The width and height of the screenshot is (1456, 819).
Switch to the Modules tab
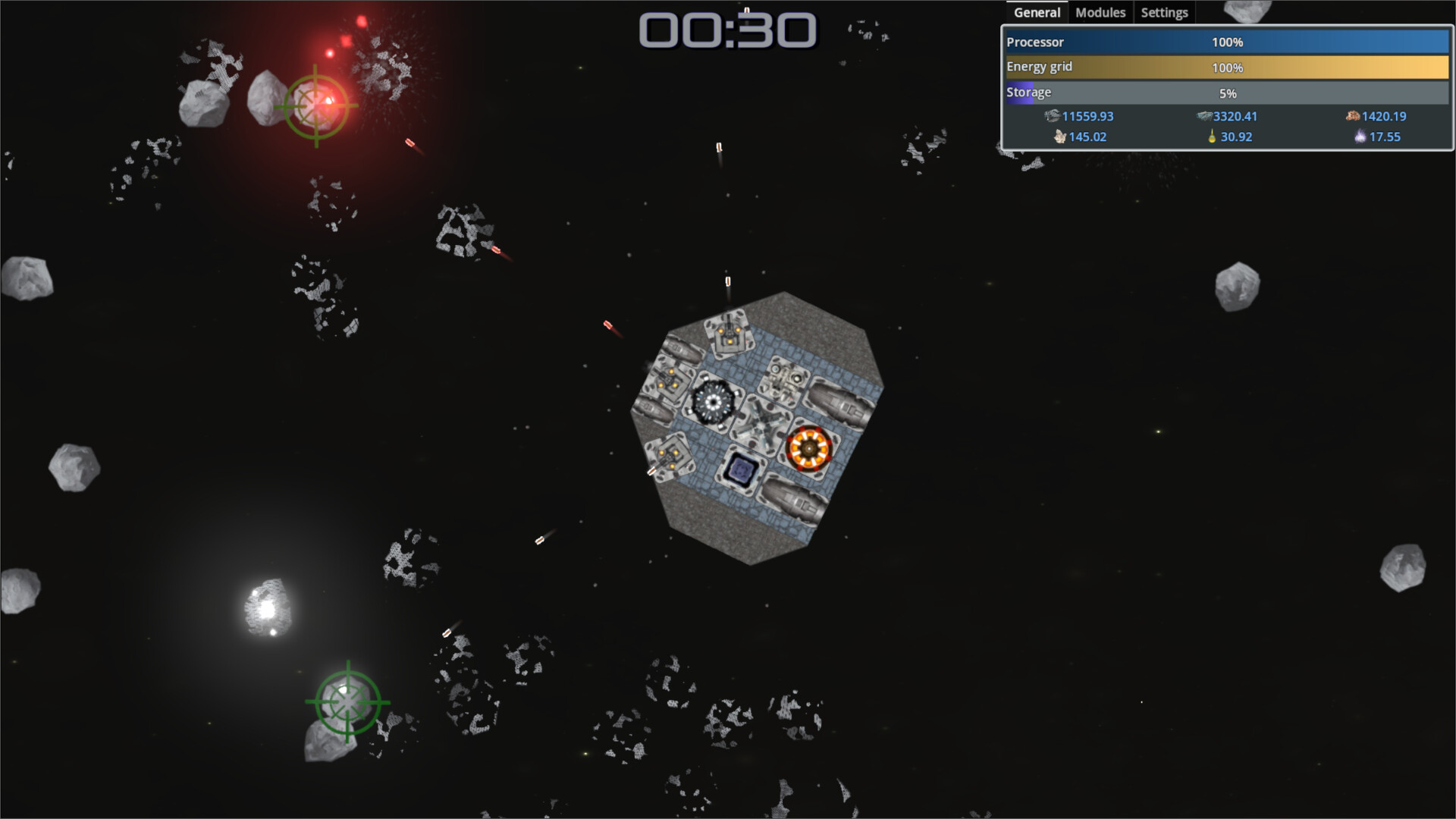coord(1100,12)
